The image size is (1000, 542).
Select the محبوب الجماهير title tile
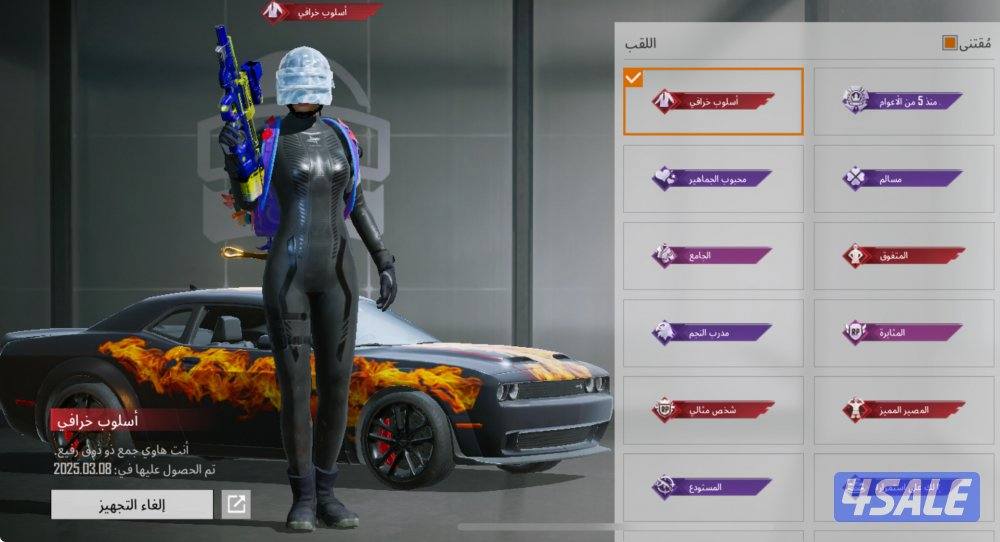point(713,178)
